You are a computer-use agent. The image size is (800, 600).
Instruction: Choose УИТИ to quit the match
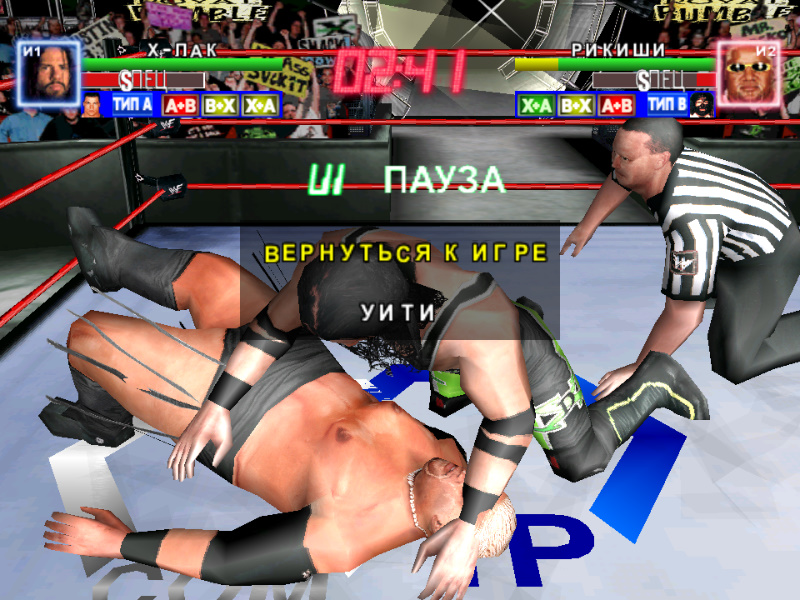point(398,311)
